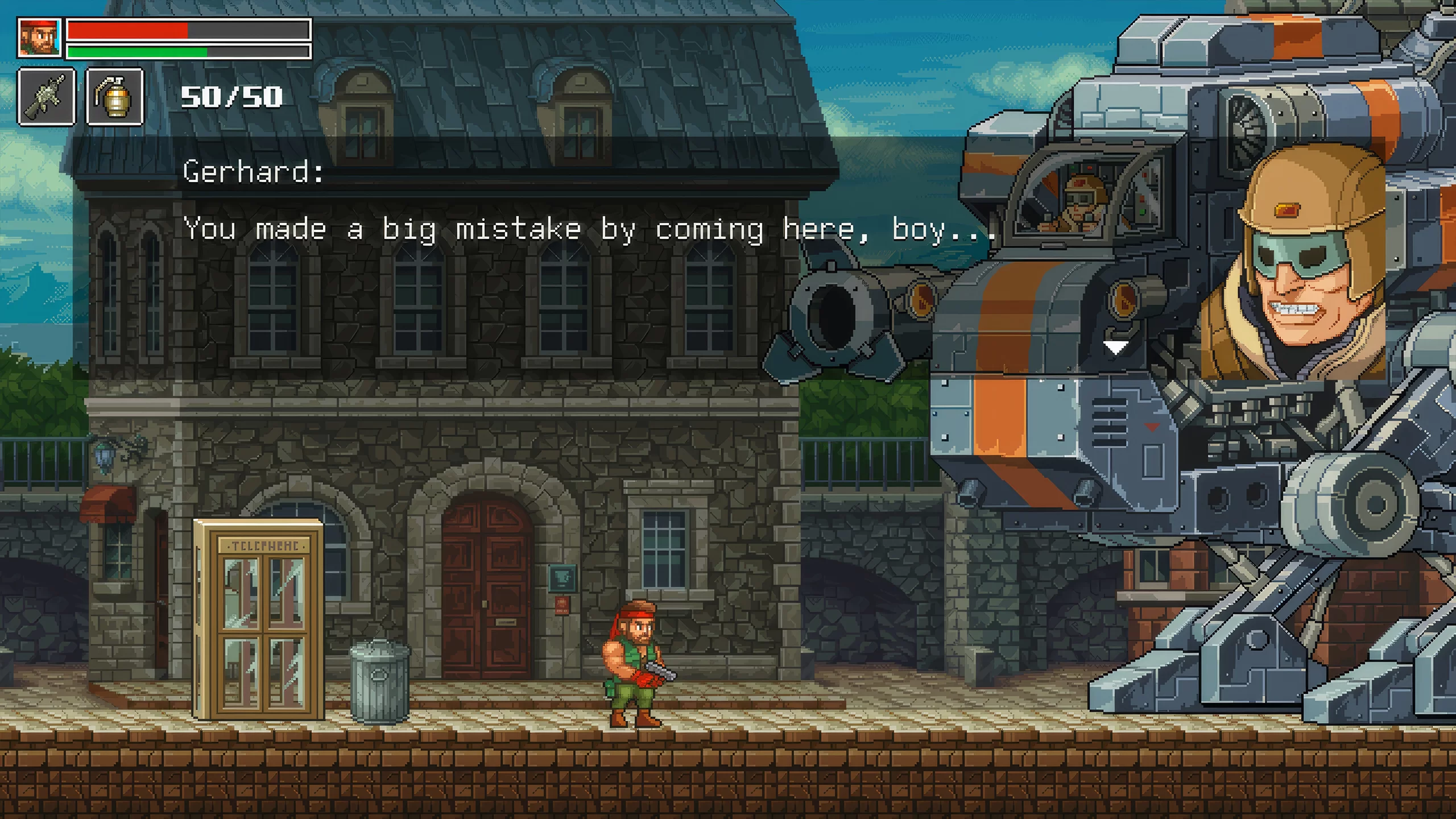Click the player portrait in the HUD
This screenshot has height=819, width=1456.
(39, 38)
